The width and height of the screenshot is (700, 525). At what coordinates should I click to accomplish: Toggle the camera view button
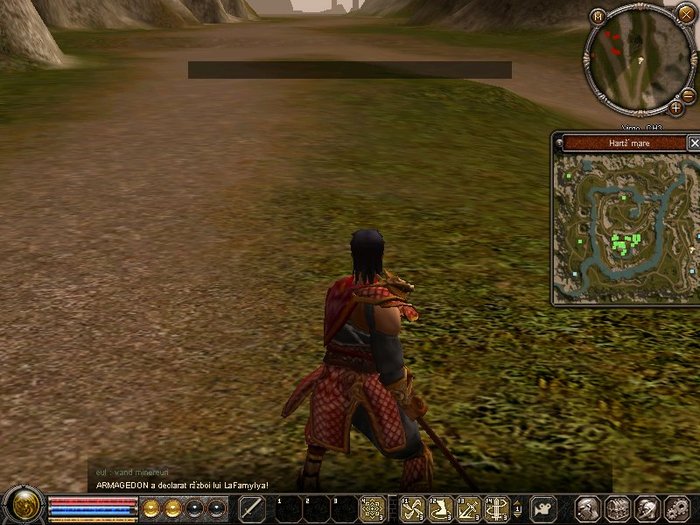(x=543, y=508)
